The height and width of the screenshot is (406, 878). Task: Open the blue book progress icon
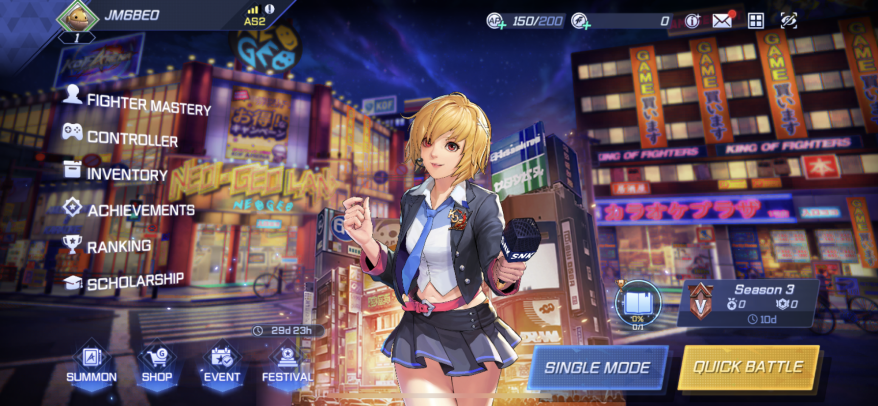[637, 301]
